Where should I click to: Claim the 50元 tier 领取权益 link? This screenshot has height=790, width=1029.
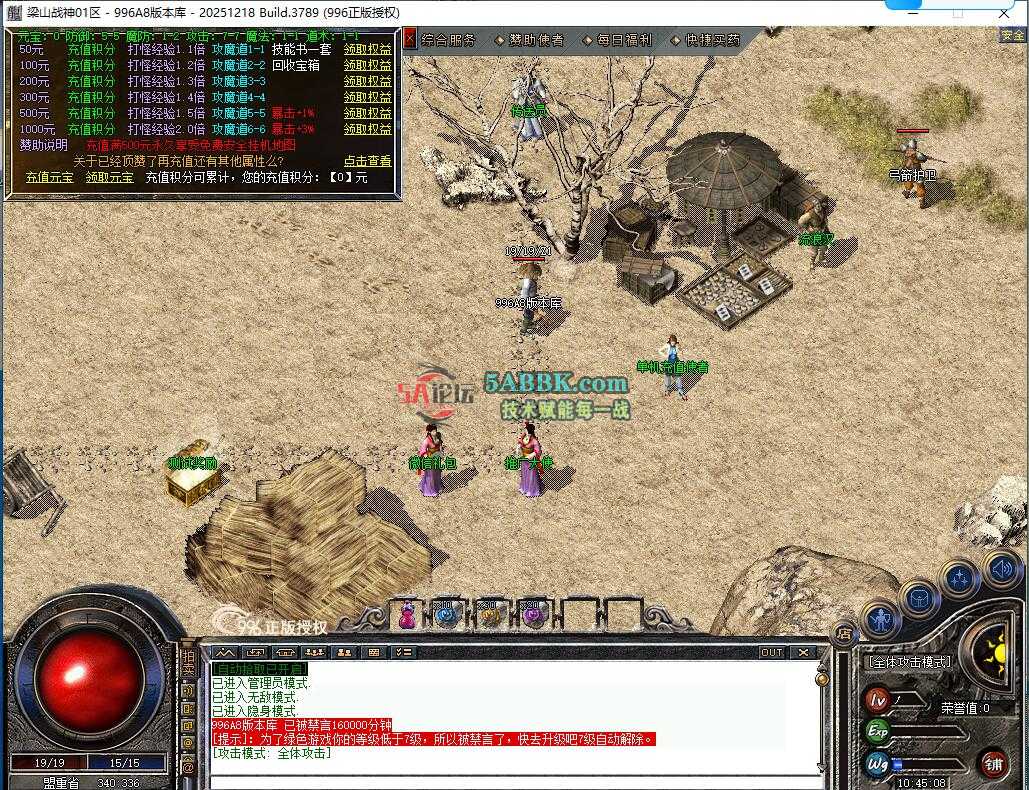tap(368, 49)
